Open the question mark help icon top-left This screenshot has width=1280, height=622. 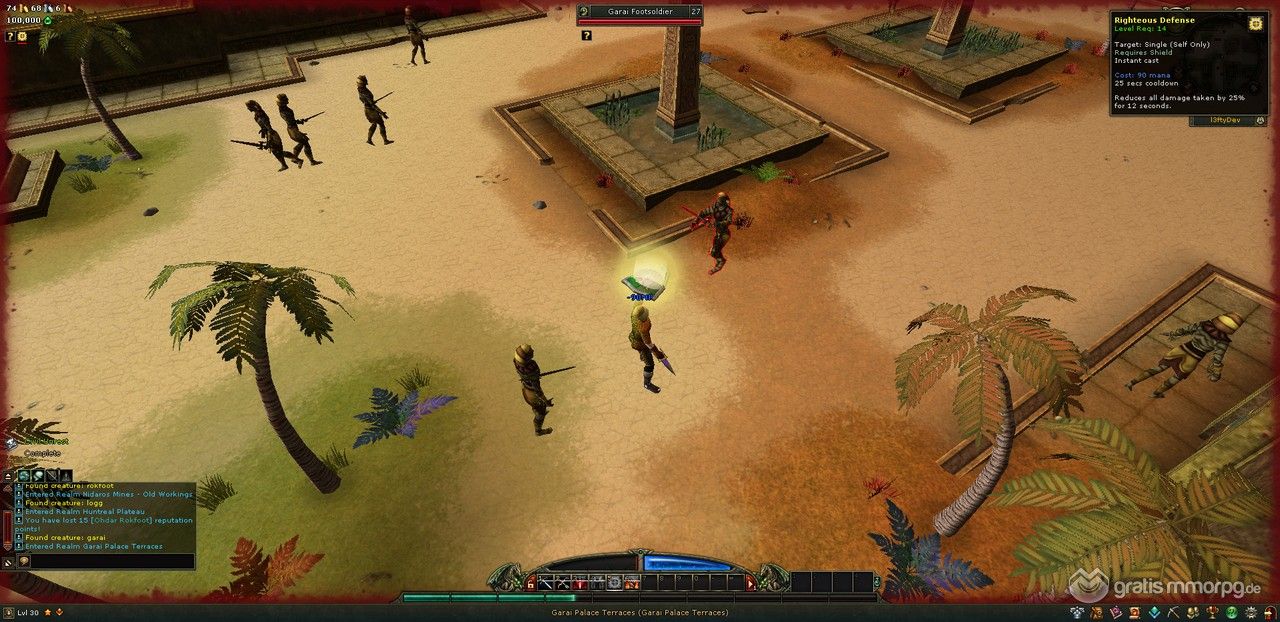10,36
